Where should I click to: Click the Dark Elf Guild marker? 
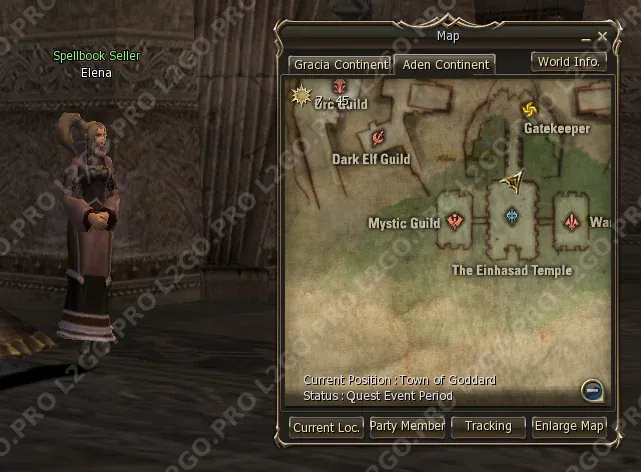tap(379, 137)
